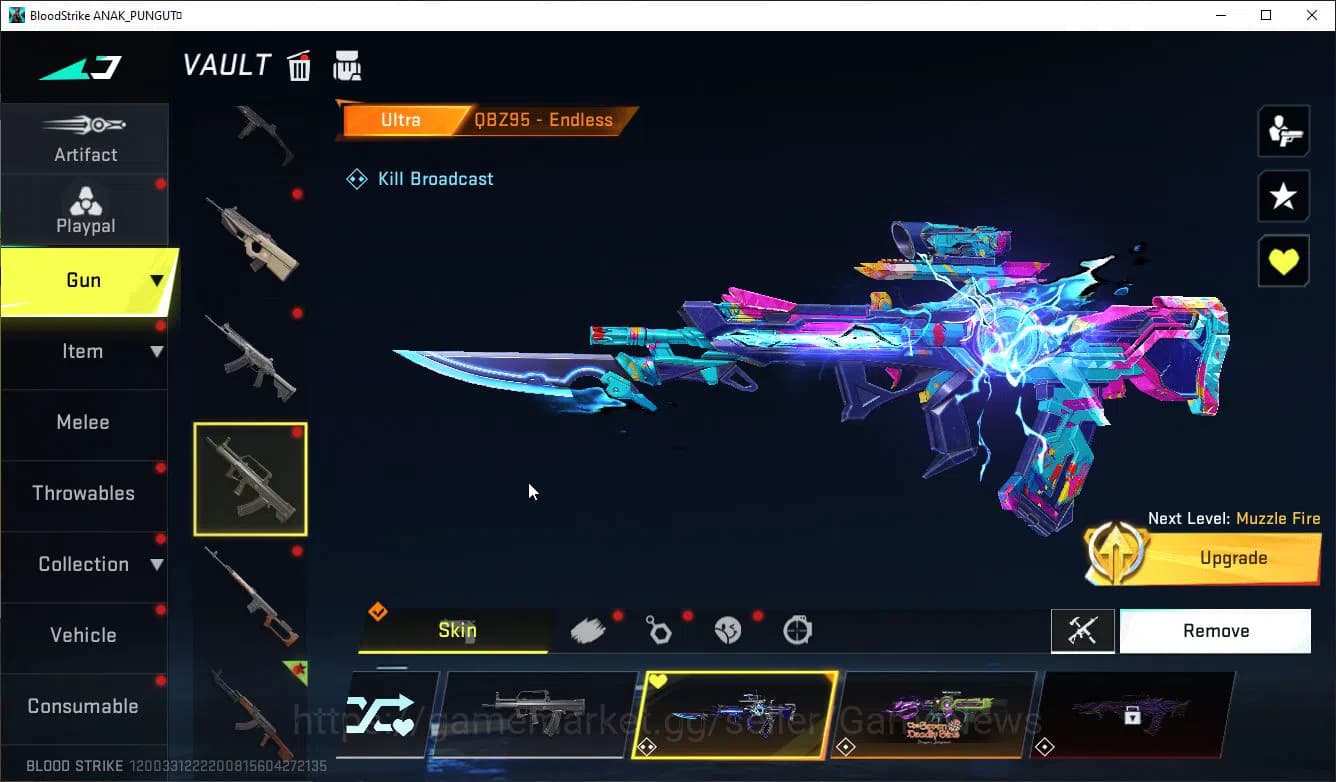The width and height of the screenshot is (1336, 782).
Task: Toggle the star rating icon
Action: coord(1283,196)
